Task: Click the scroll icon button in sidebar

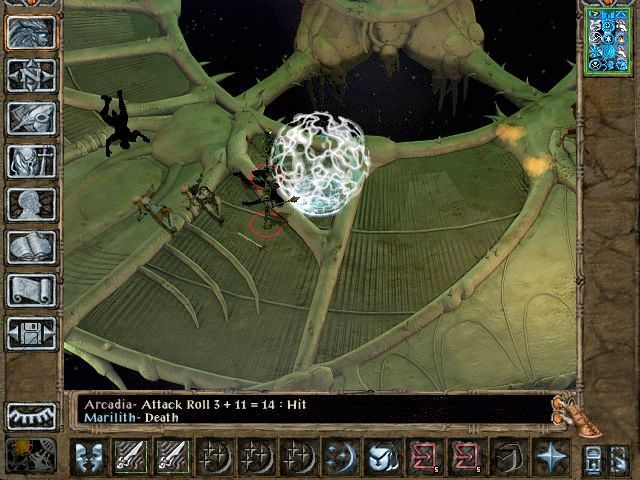Action: [x=31, y=290]
